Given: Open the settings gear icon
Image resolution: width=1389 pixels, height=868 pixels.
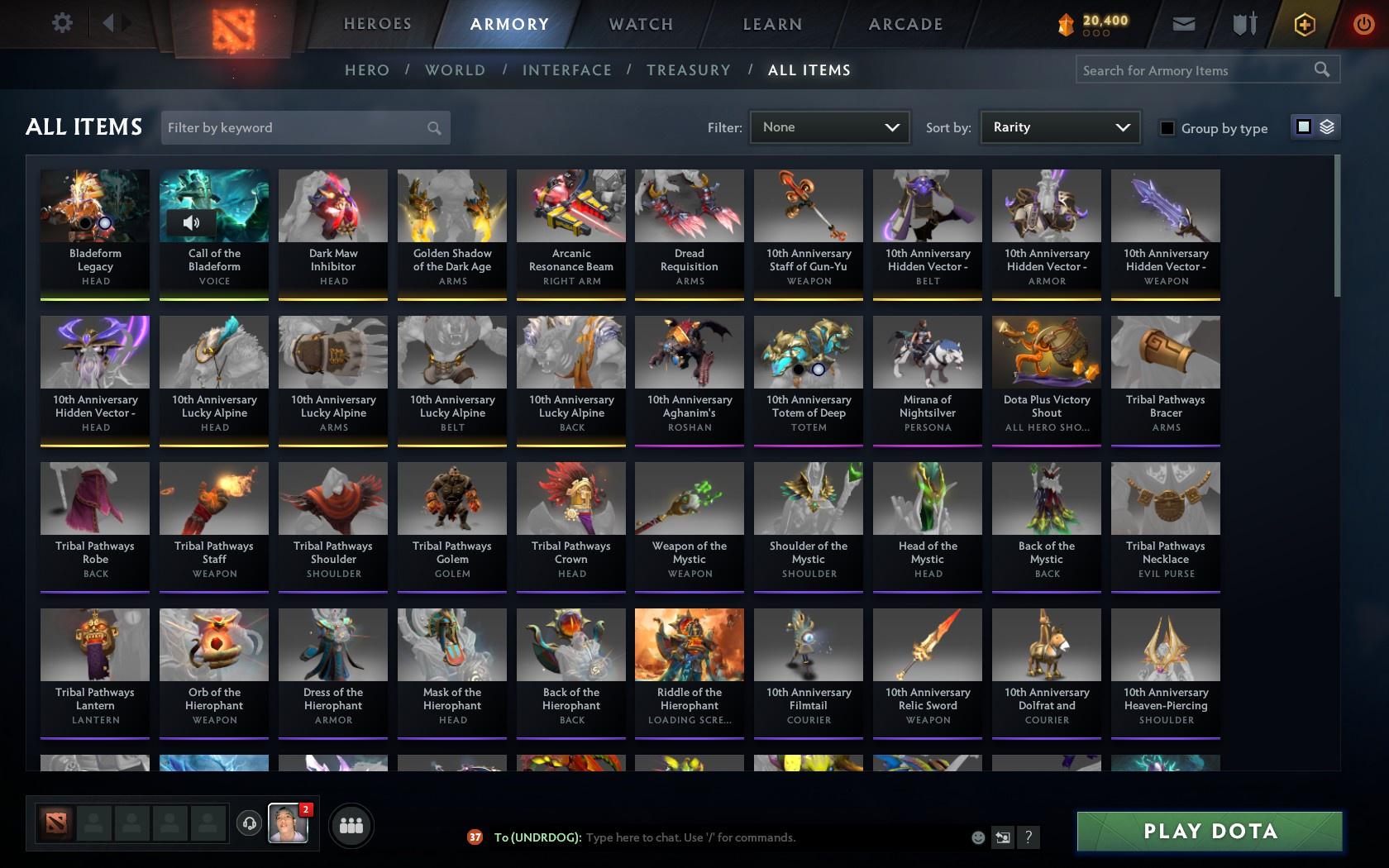Looking at the screenshot, I should click(60, 23).
